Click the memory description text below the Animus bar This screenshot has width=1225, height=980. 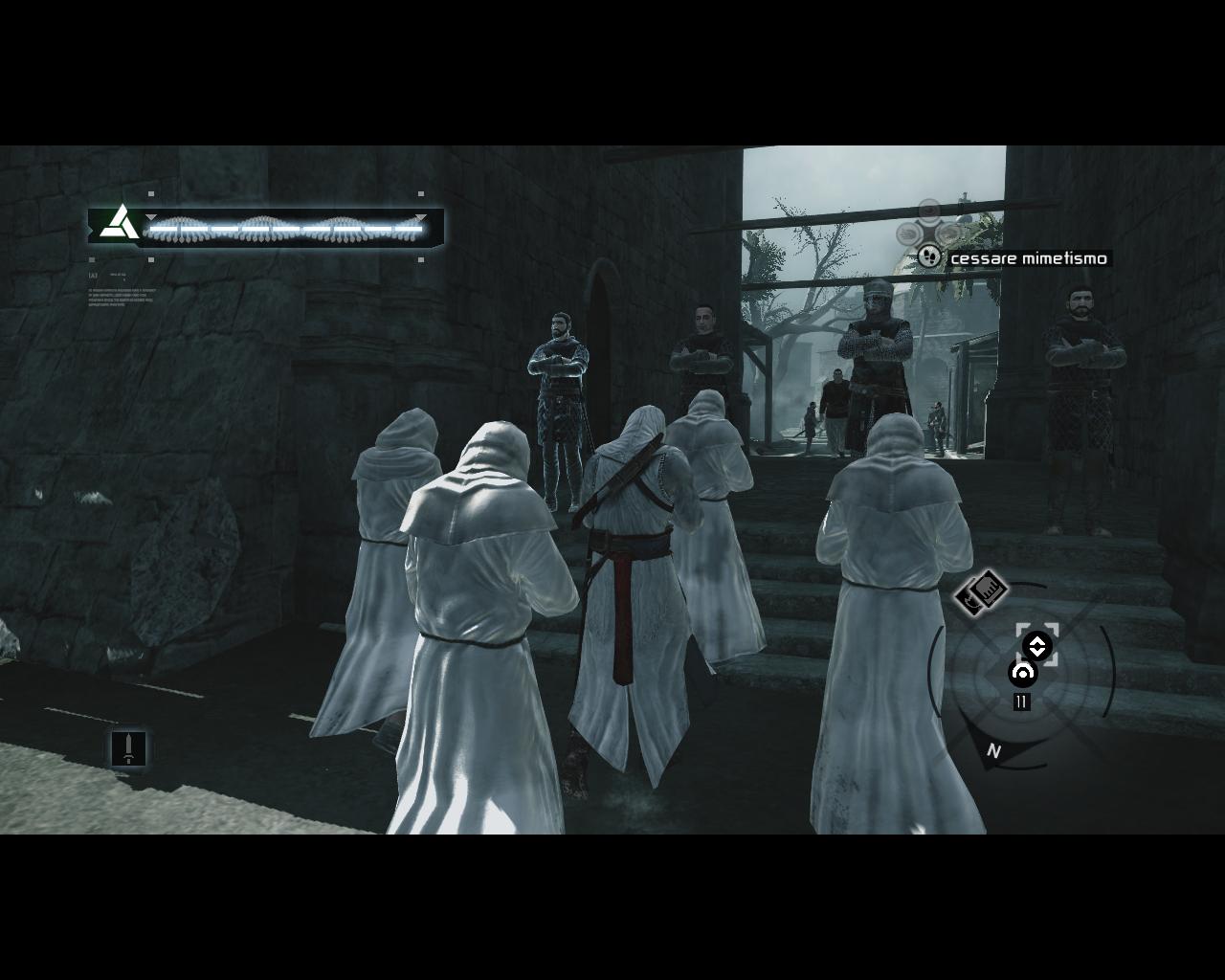122,299
